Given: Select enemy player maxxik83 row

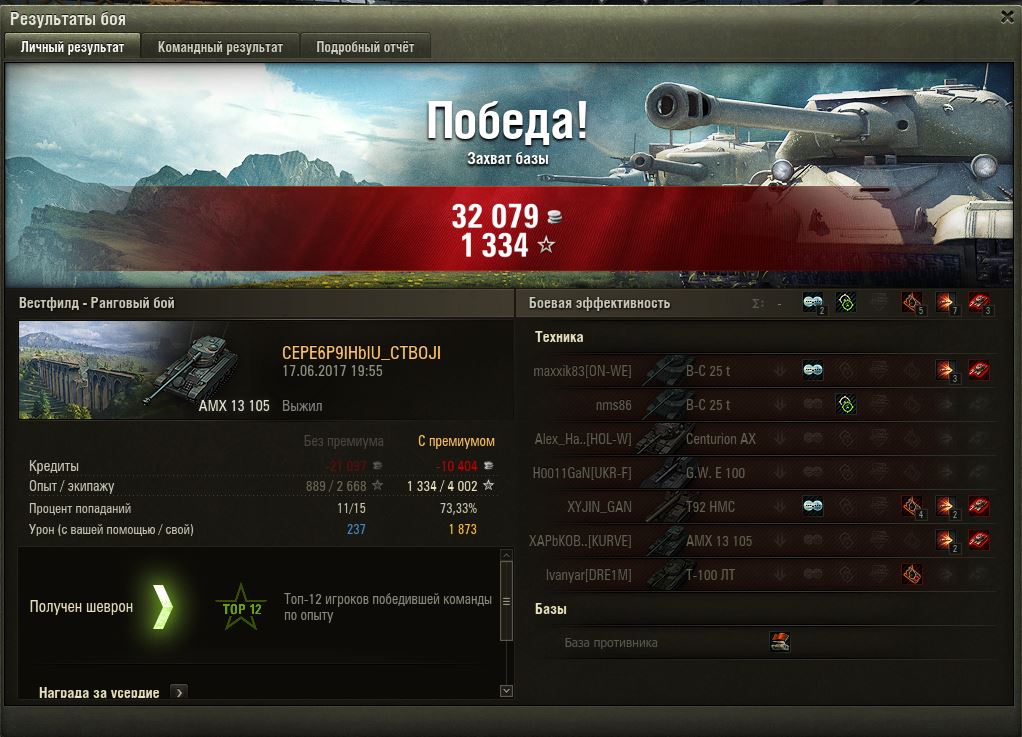Looking at the screenshot, I should point(760,371).
